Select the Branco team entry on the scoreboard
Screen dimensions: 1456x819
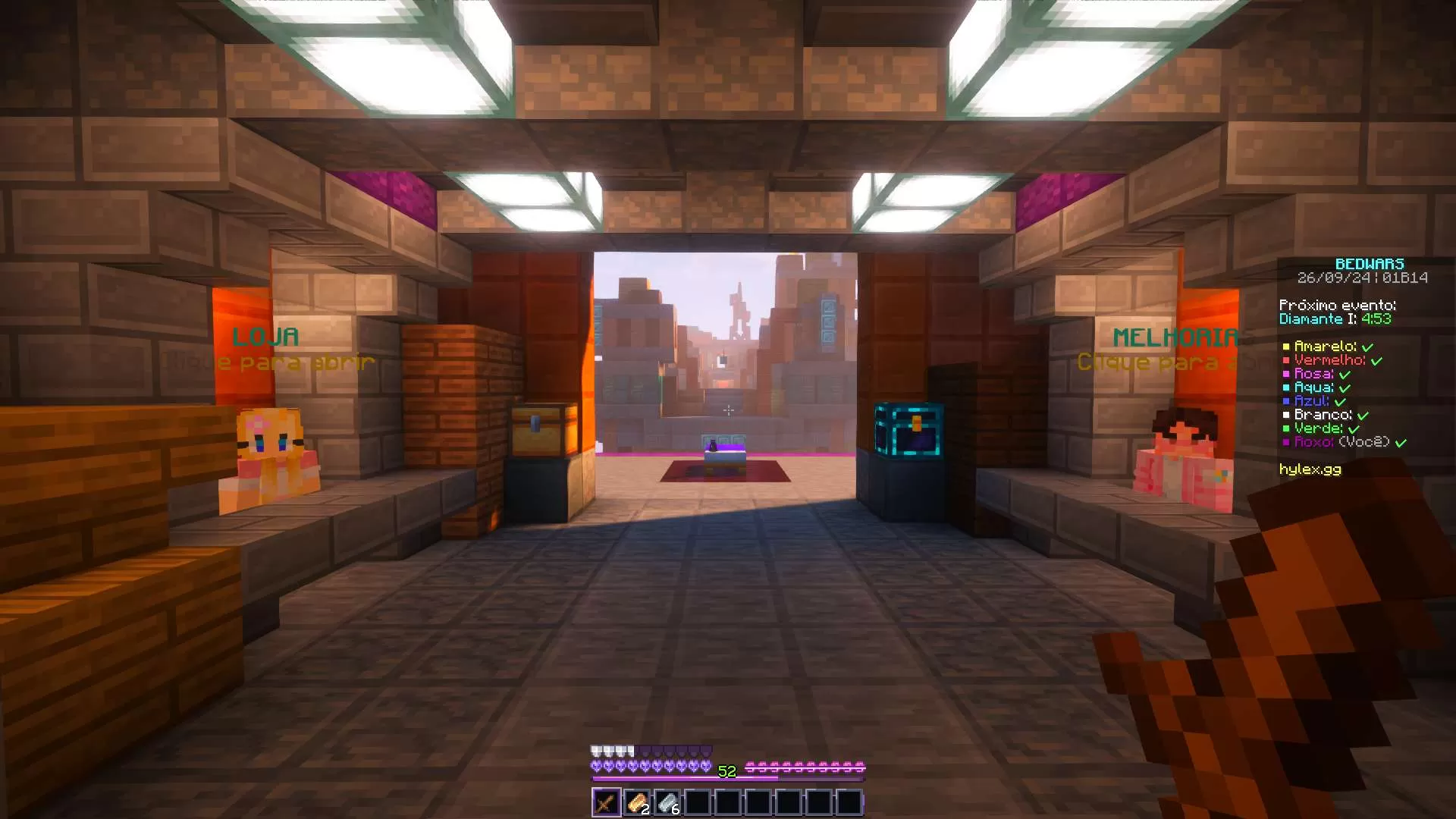1325,415
